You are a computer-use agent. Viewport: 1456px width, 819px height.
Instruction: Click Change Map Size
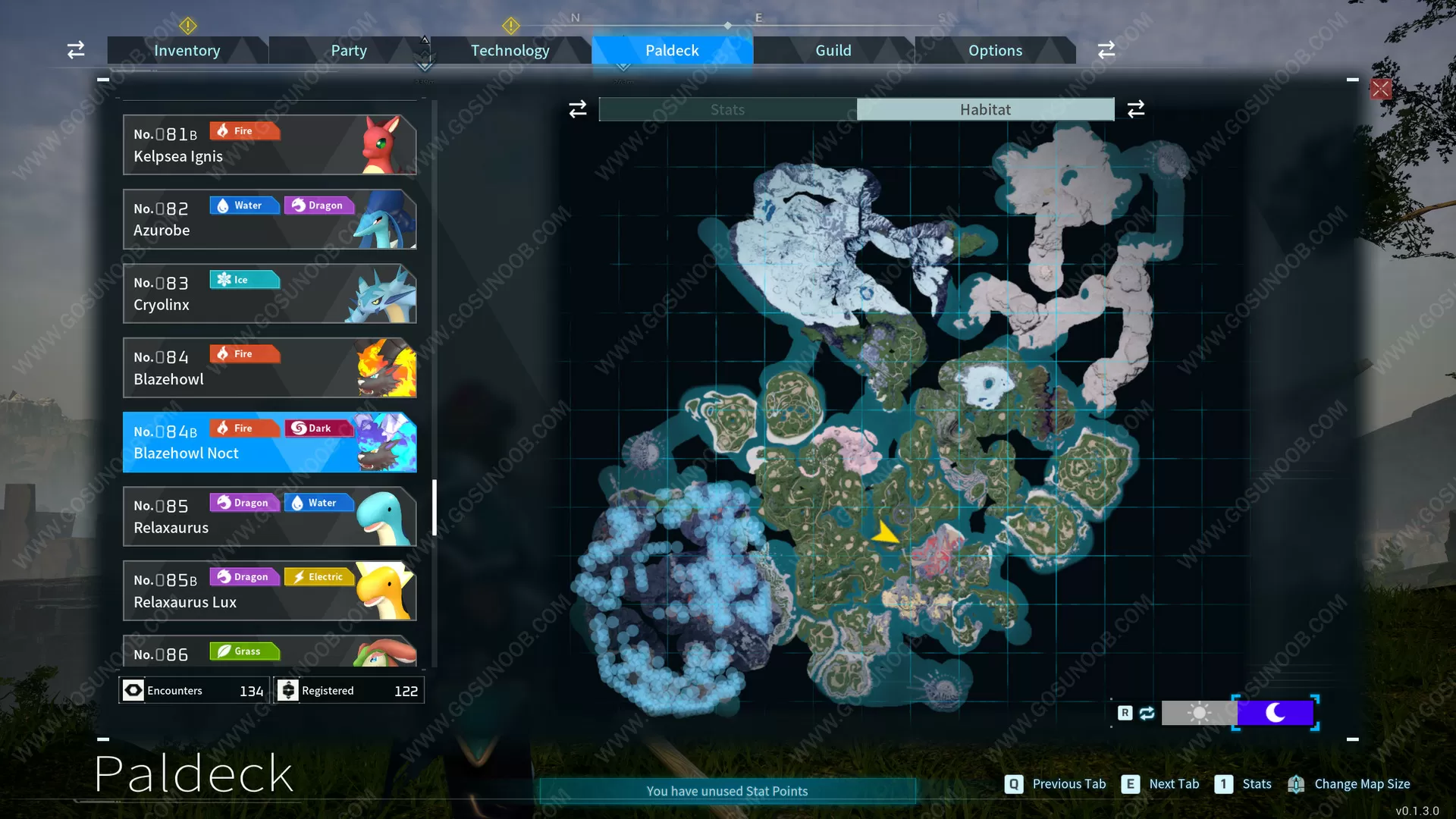pyautogui.click(x=1361, y=783)
